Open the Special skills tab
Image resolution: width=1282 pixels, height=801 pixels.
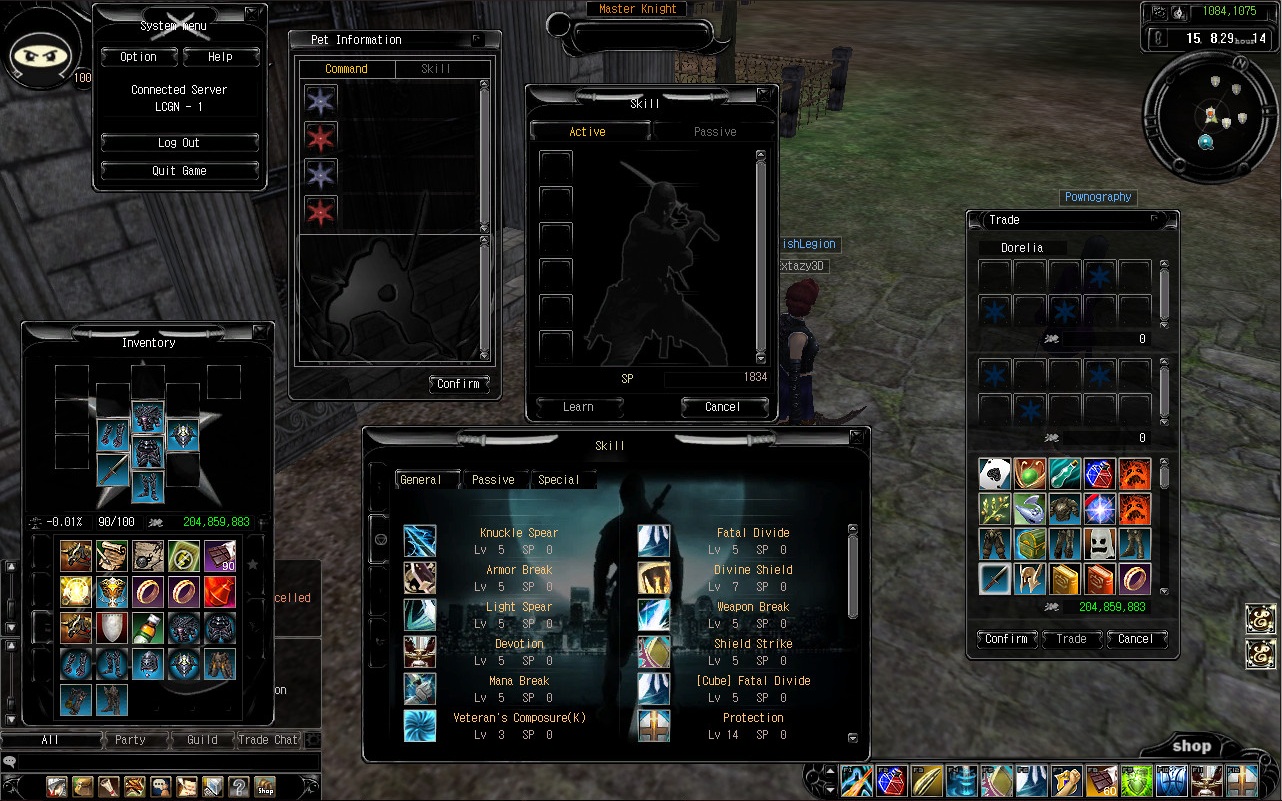coord(558,480)
